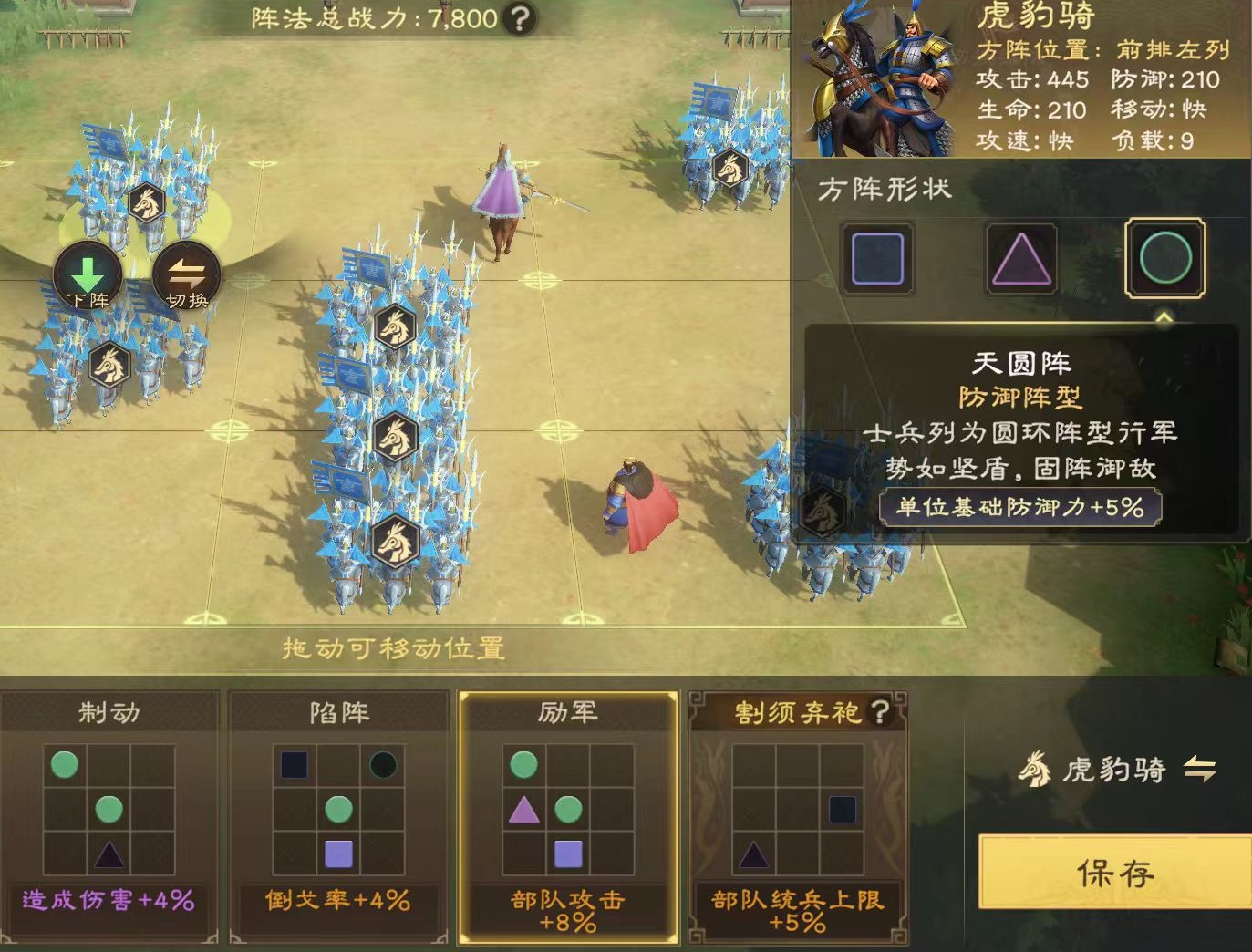The image size is (1252, 952).
Task: Select the square formation shape
Action: tap(876, 262)
